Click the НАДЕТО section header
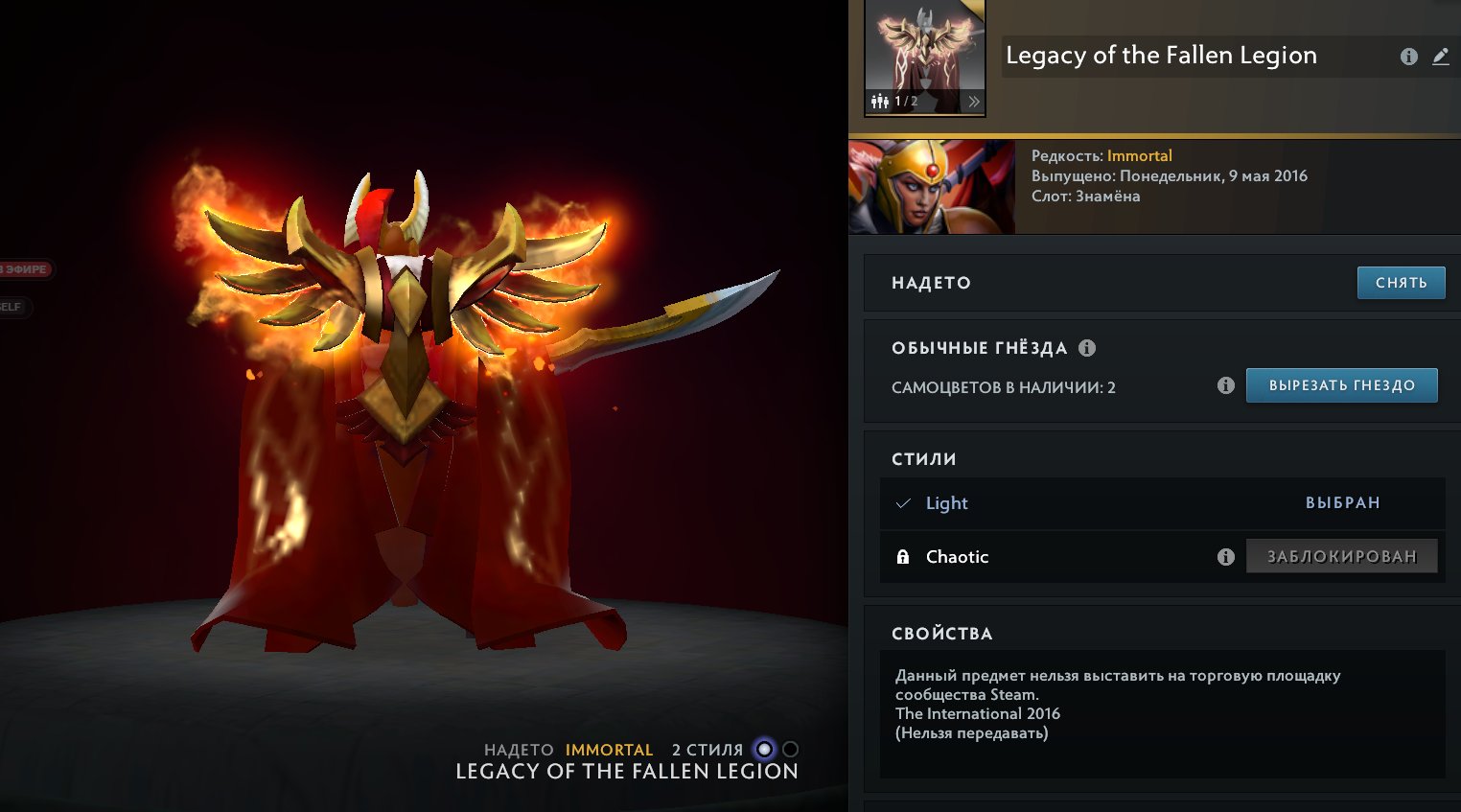The image size is (1461, 812). pyautogui.click(x=931, y=283)
